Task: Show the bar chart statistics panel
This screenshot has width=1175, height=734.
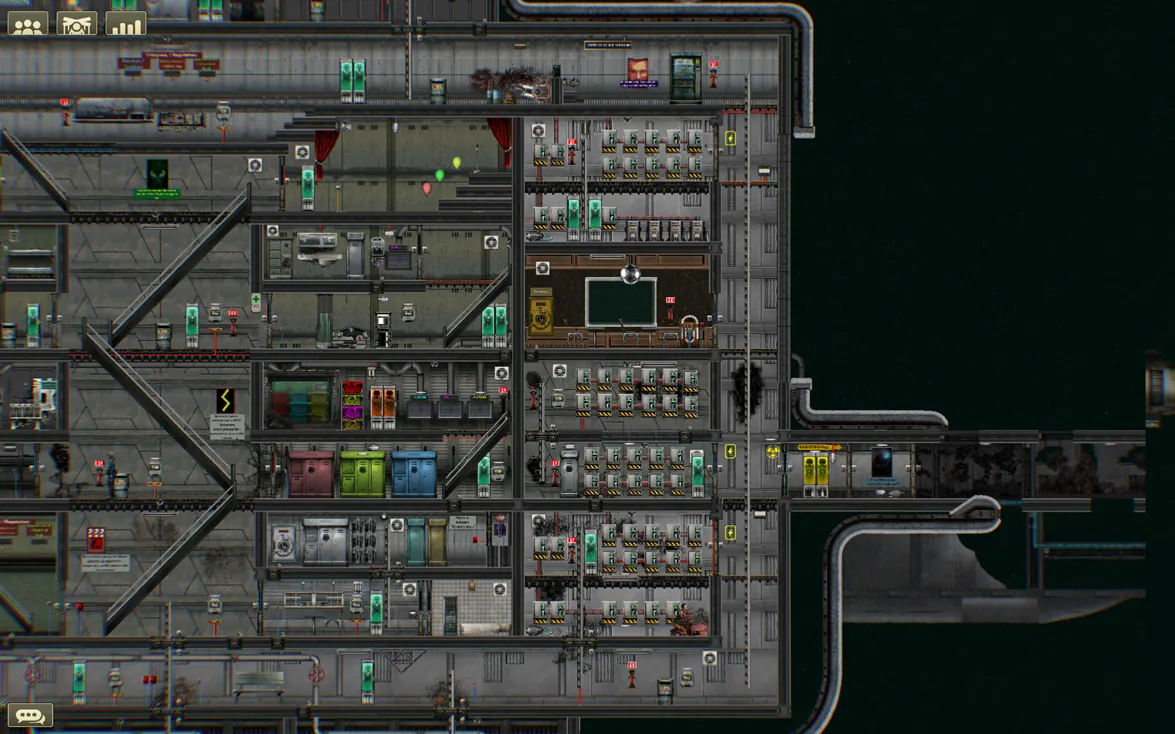Action: pos(126,24)
